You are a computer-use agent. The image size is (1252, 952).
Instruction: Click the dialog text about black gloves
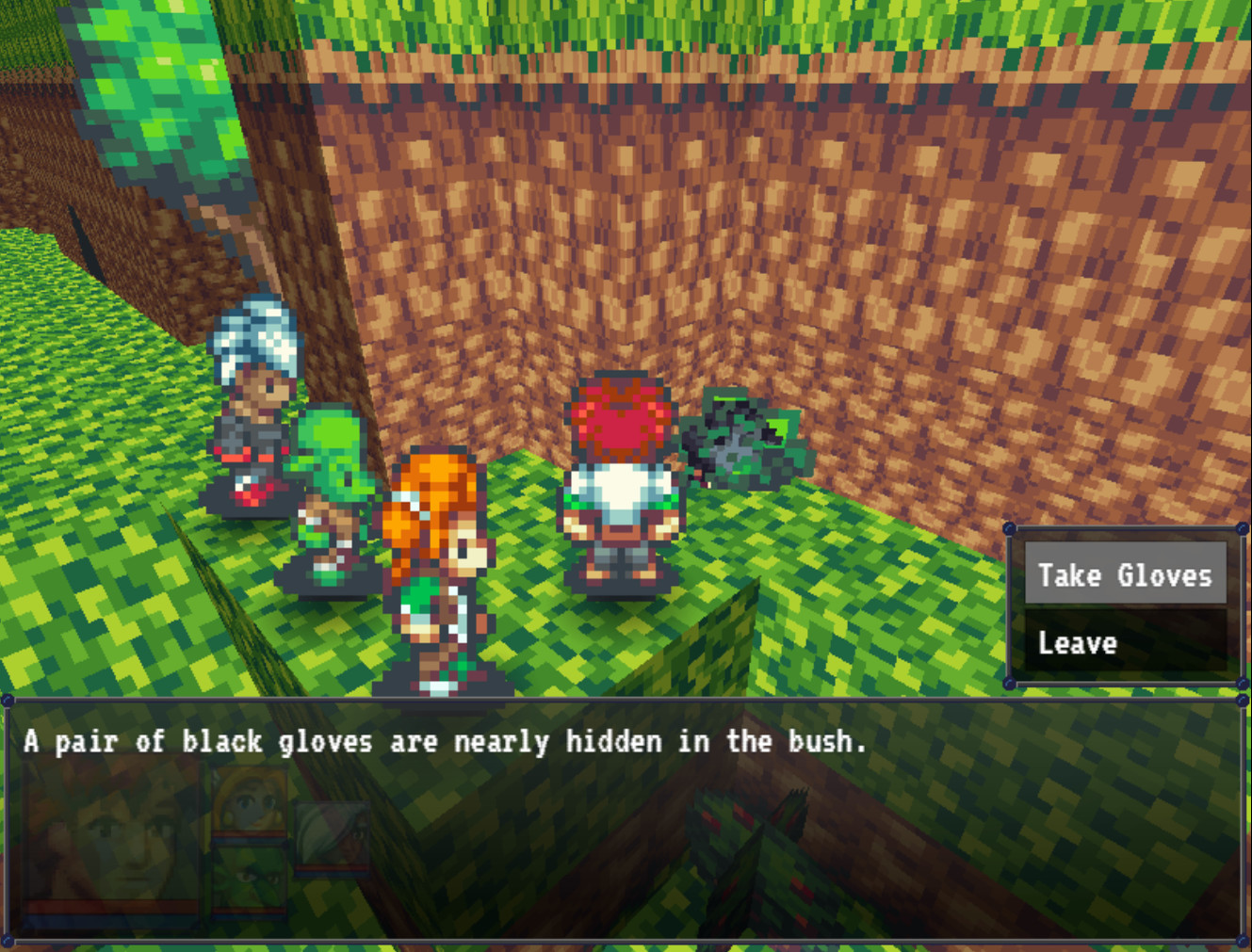click(443, 742)
